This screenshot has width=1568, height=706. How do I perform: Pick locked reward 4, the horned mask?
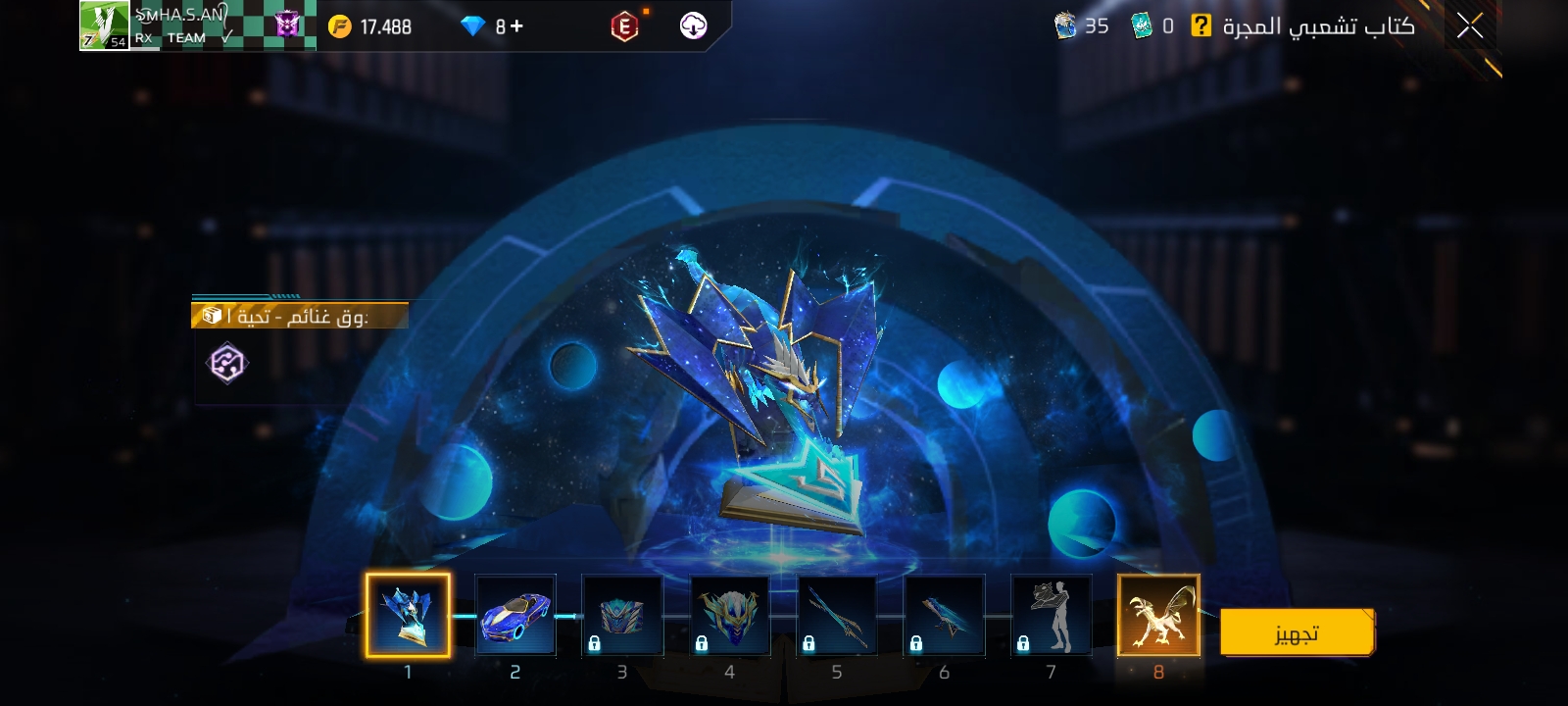pos(729,615)
